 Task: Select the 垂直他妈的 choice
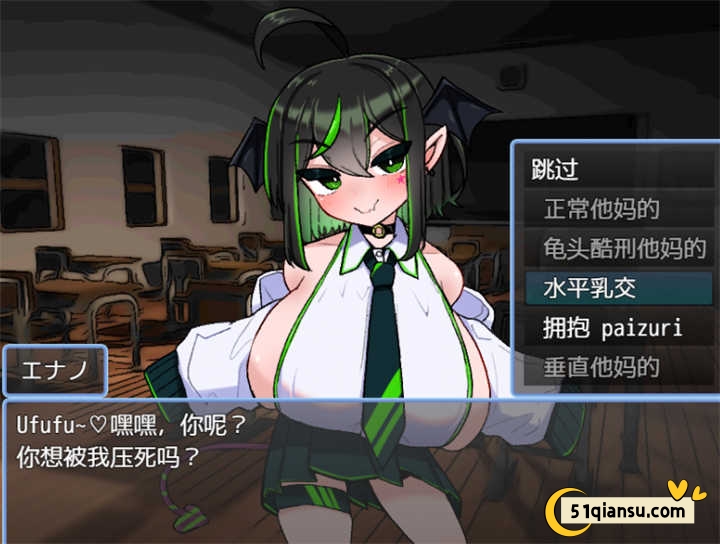[601, 367]
